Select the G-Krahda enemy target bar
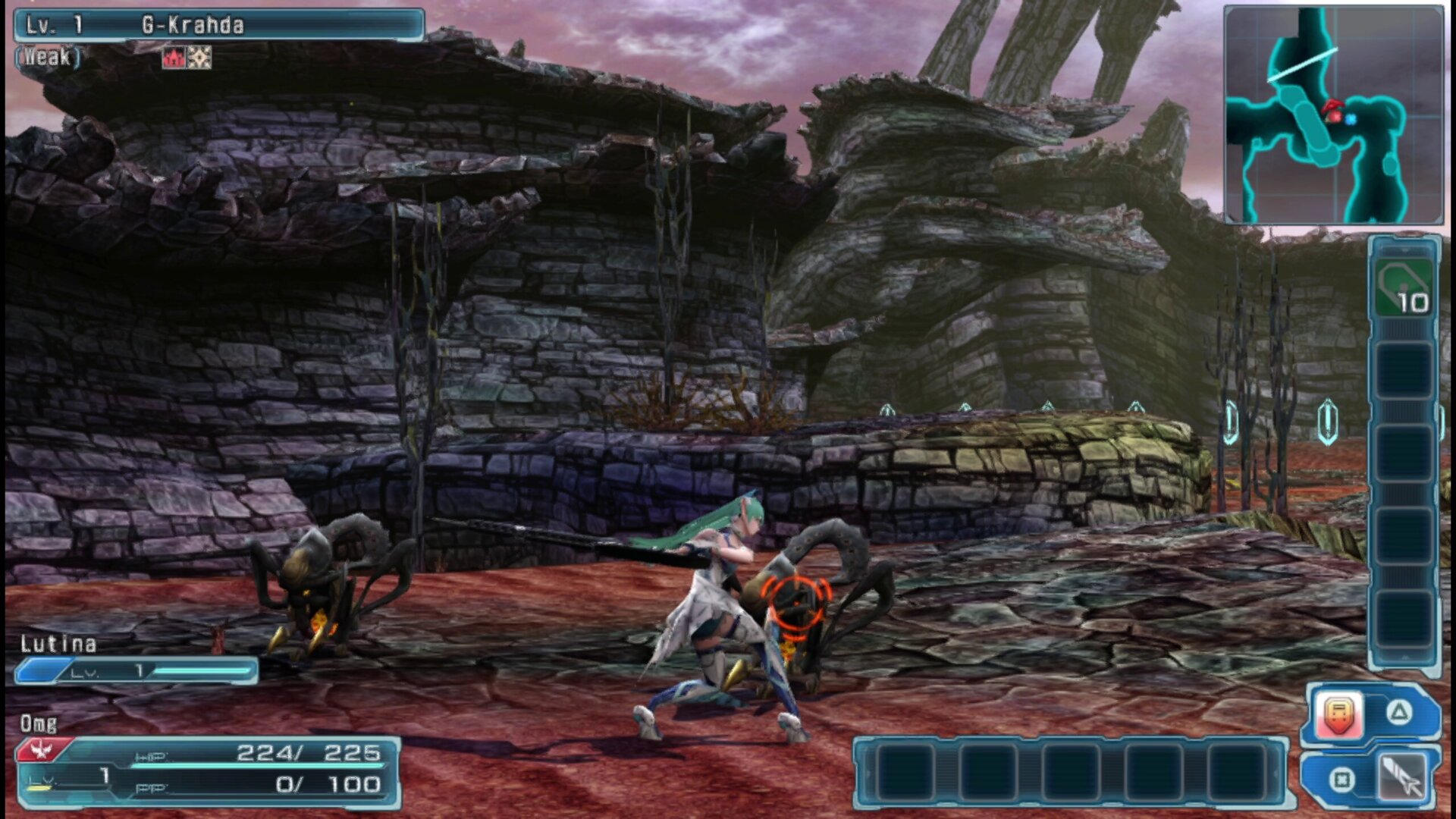The width and height of the screenshot is (1456, 819). 218,25
